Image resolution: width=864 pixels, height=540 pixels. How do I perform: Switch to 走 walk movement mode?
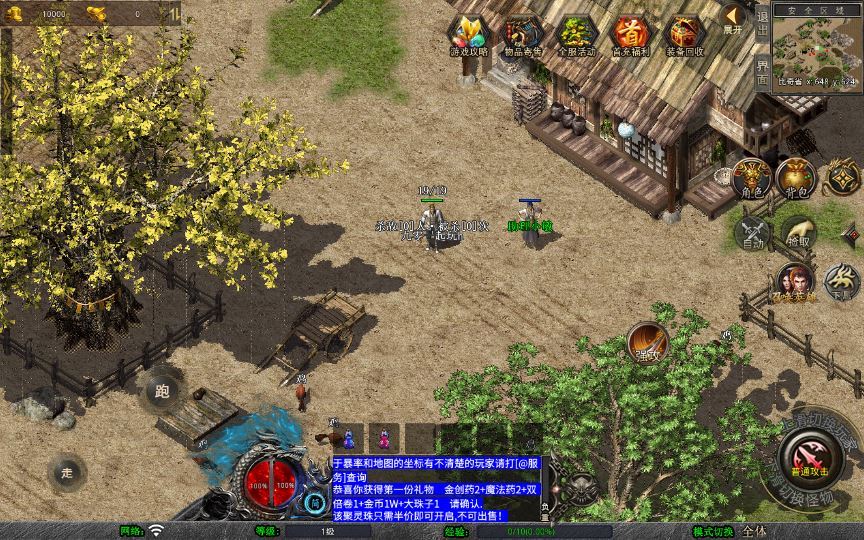(68, 472)
